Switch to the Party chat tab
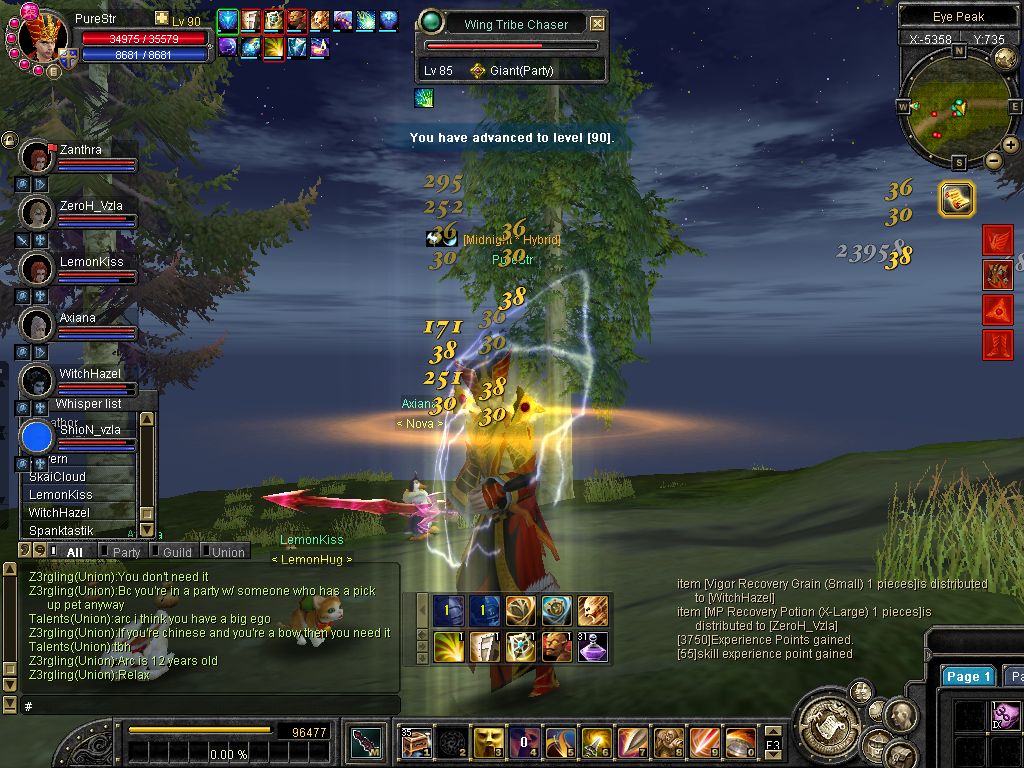The image size is (1024, 768). coord(126,552)
